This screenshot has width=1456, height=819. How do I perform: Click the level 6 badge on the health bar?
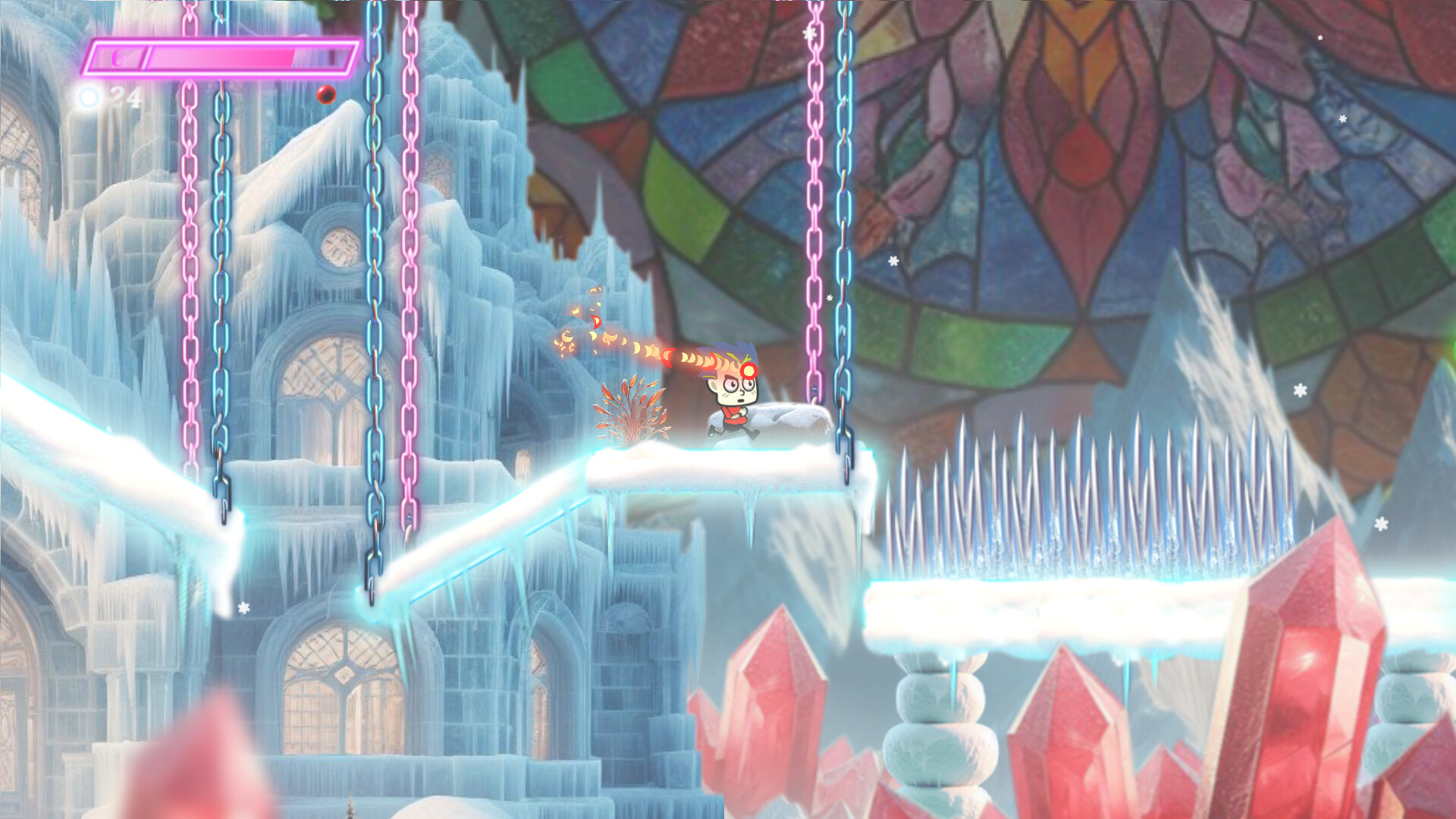pyautogui.click(x=116, y=56)
